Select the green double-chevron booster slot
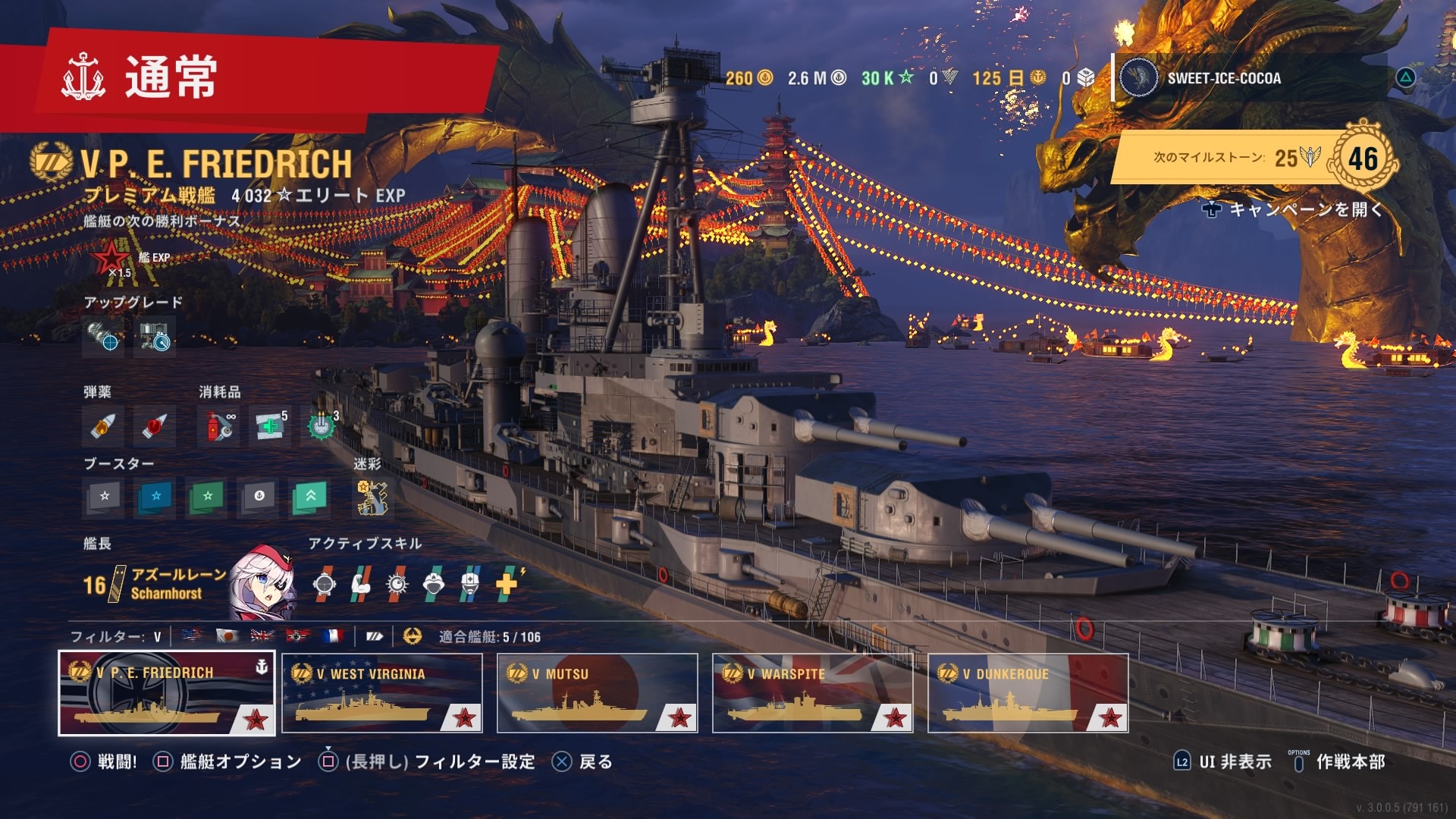Viewport: 1456px width, 819px height. click(310, 497)
